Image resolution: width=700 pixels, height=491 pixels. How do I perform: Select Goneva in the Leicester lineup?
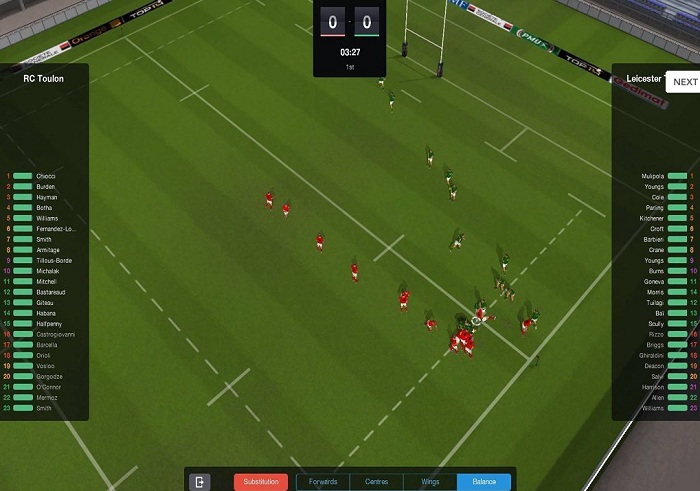pos(653,282)
